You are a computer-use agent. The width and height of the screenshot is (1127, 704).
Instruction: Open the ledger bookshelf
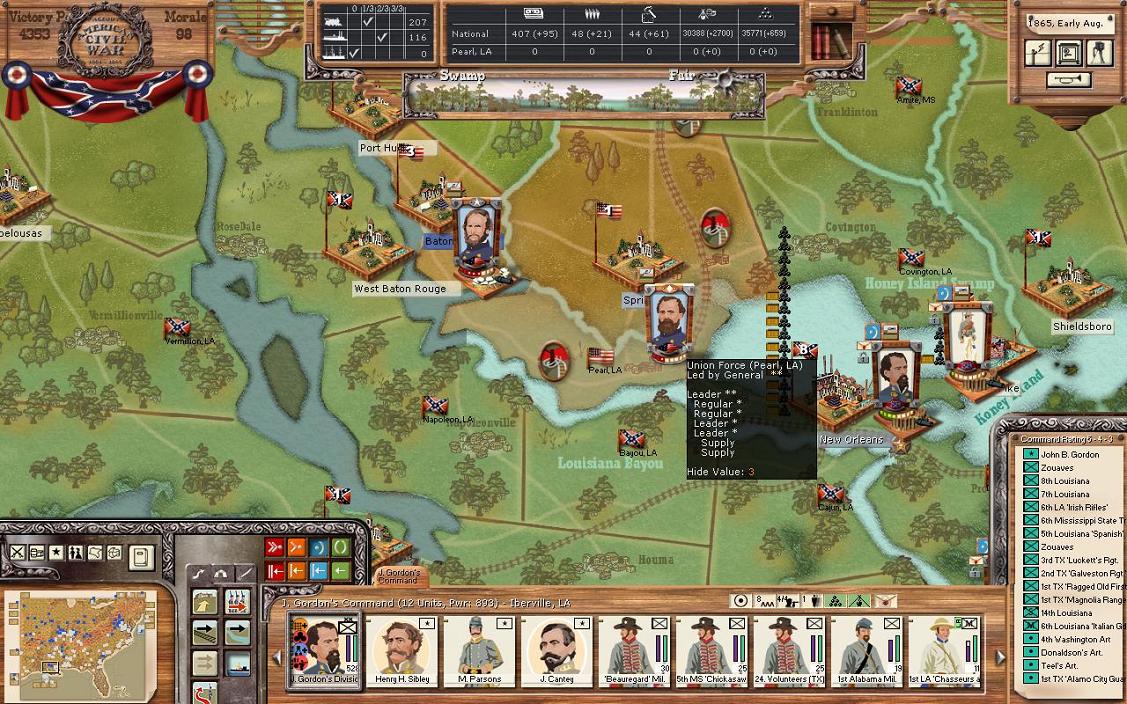tap(824, 41)
